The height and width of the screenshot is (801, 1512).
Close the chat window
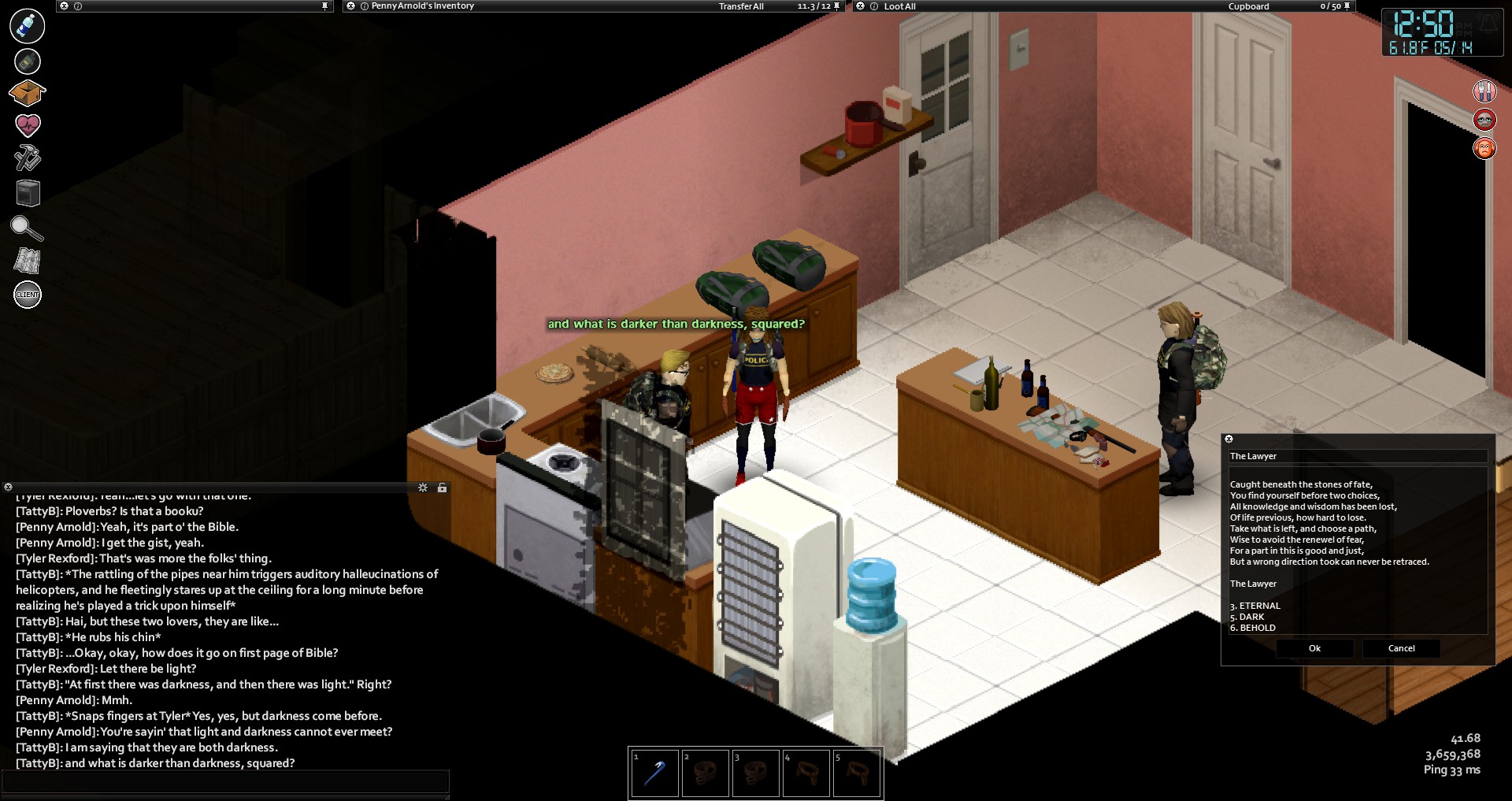[8, 488]
